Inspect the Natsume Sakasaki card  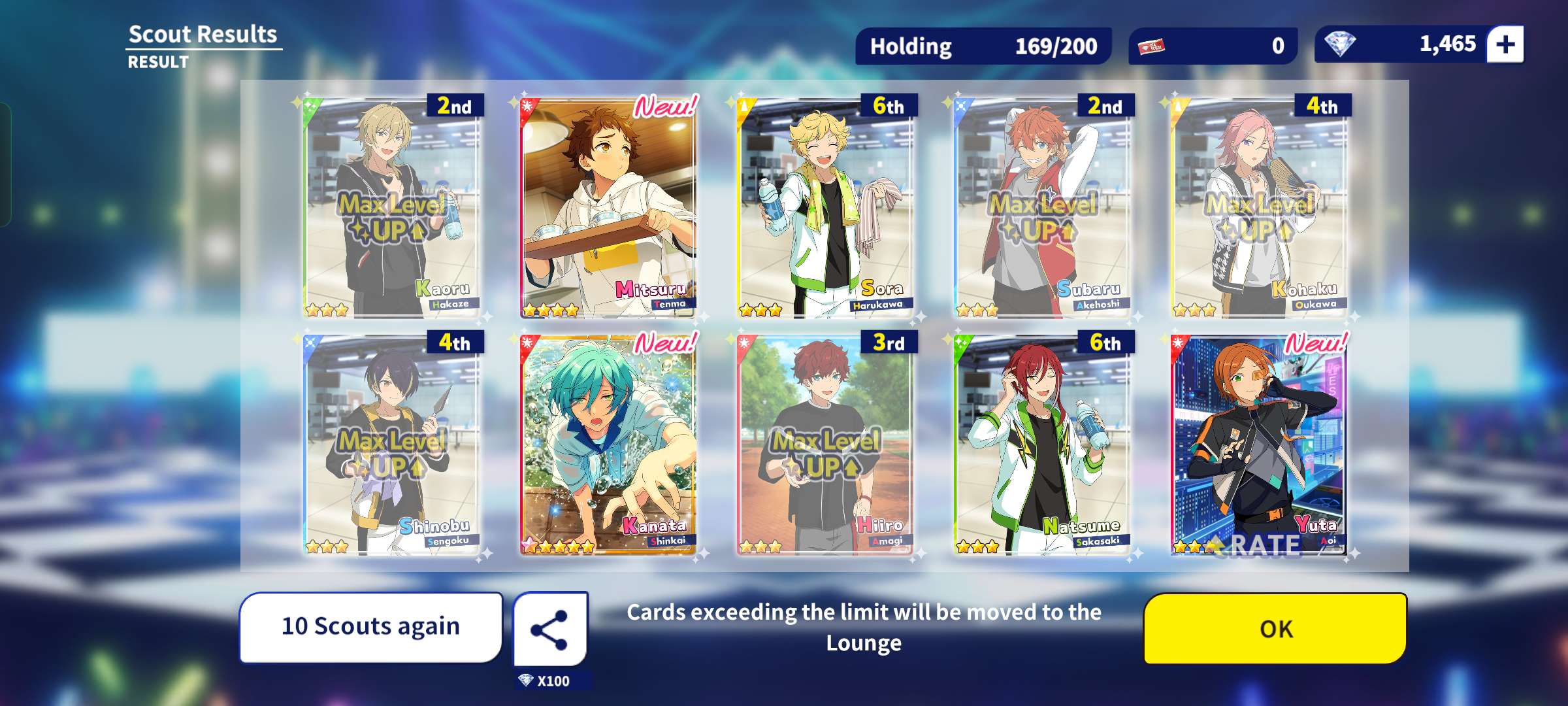point(1043,445)
